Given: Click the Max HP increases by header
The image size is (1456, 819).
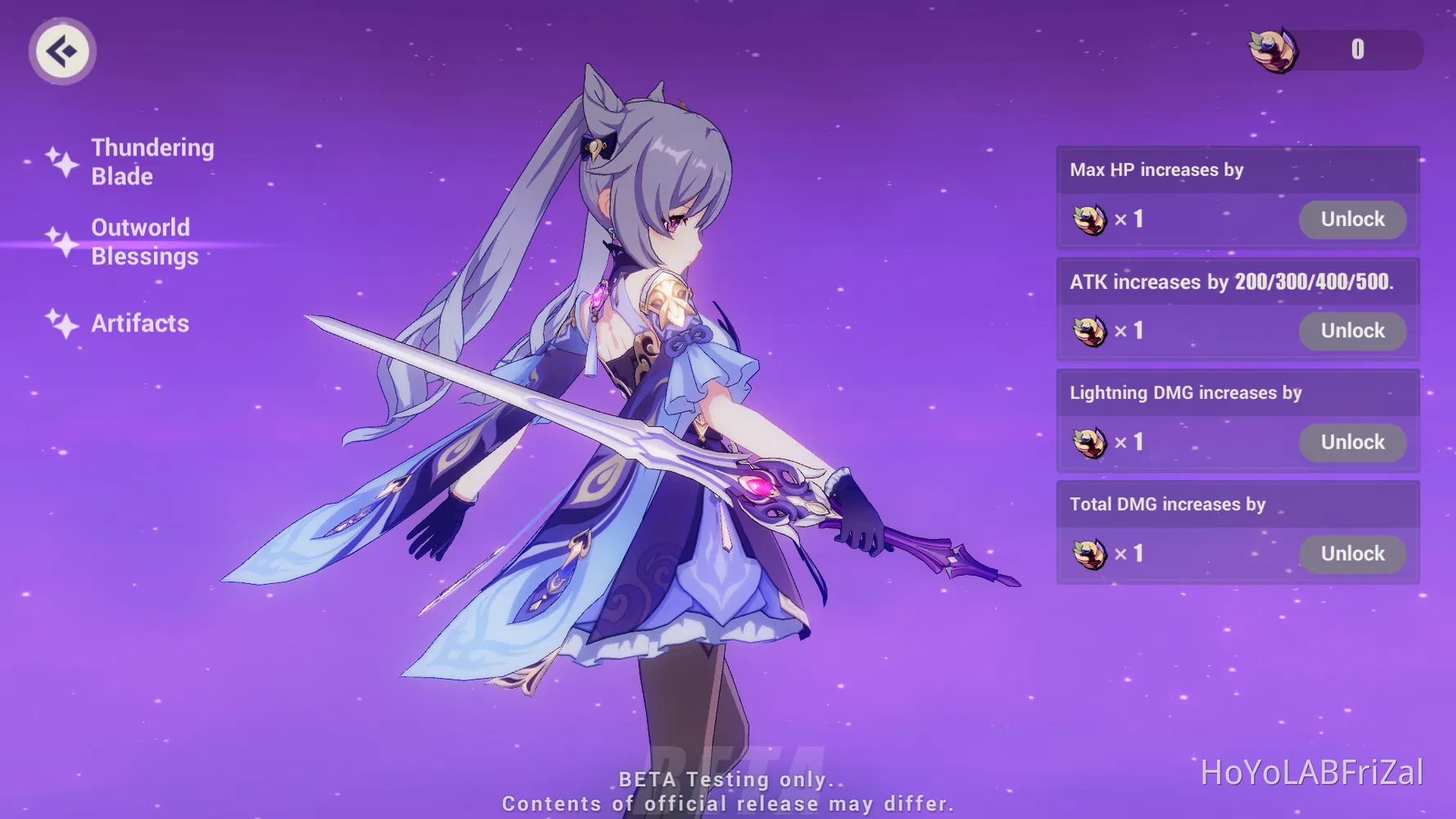Looking at the screenshot, I should 1156,170.
